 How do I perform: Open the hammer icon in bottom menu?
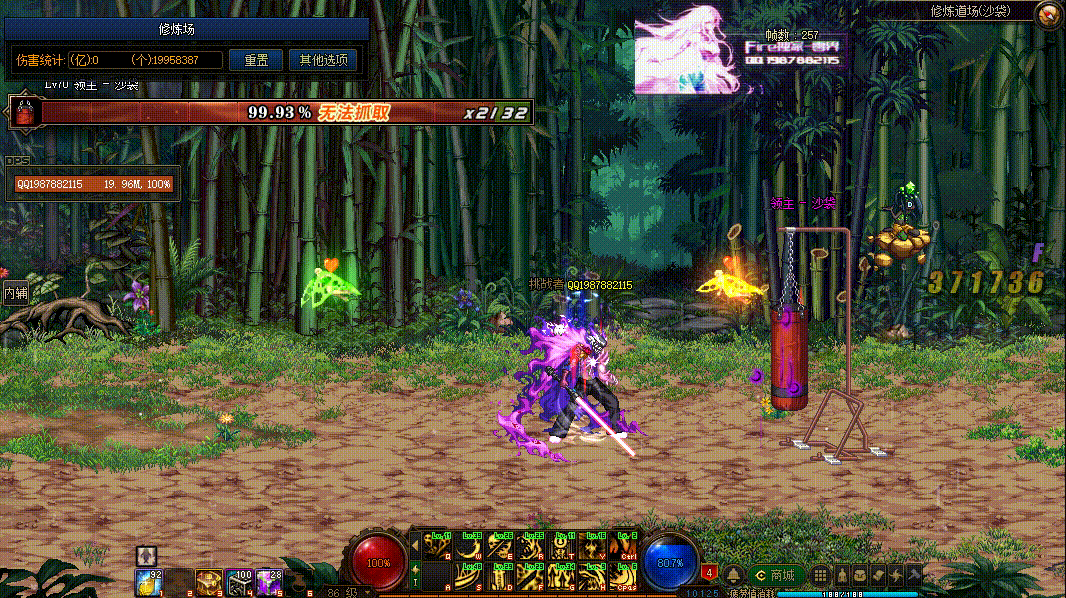914,575
